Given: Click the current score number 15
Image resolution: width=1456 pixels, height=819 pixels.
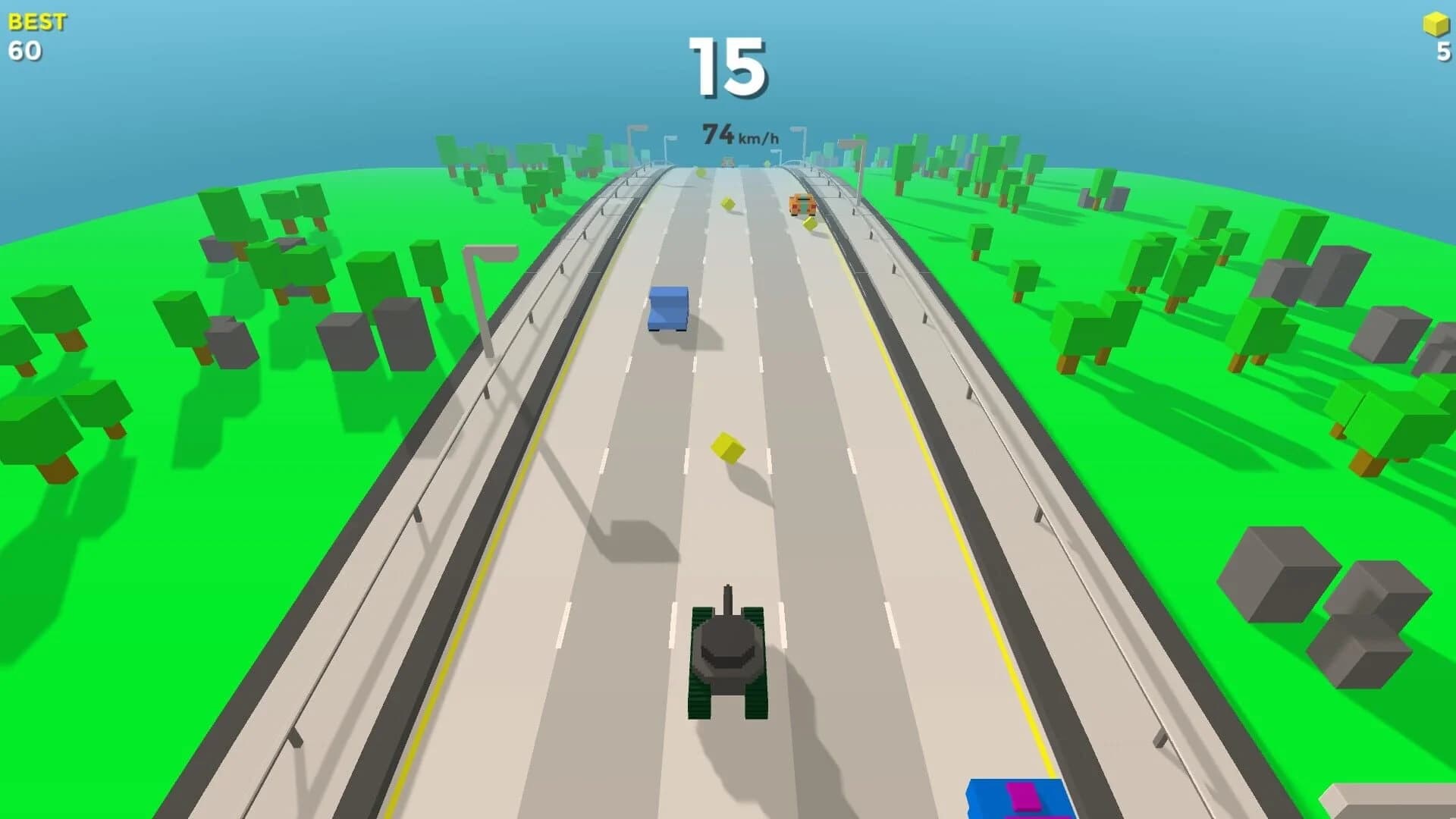Looking at the screenshot, I should pyautogui.click(x=728, y=67).
